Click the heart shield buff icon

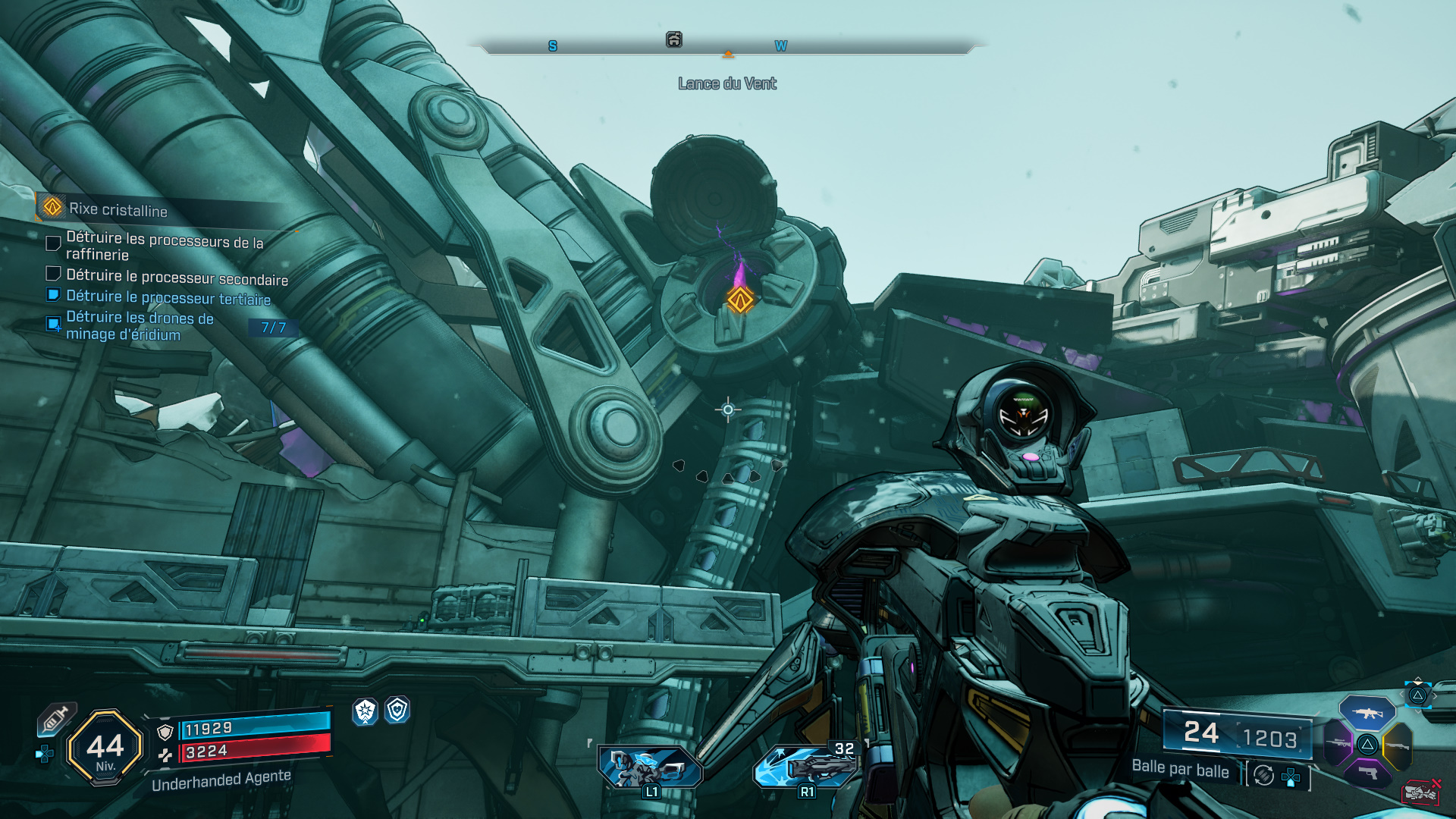397,710
